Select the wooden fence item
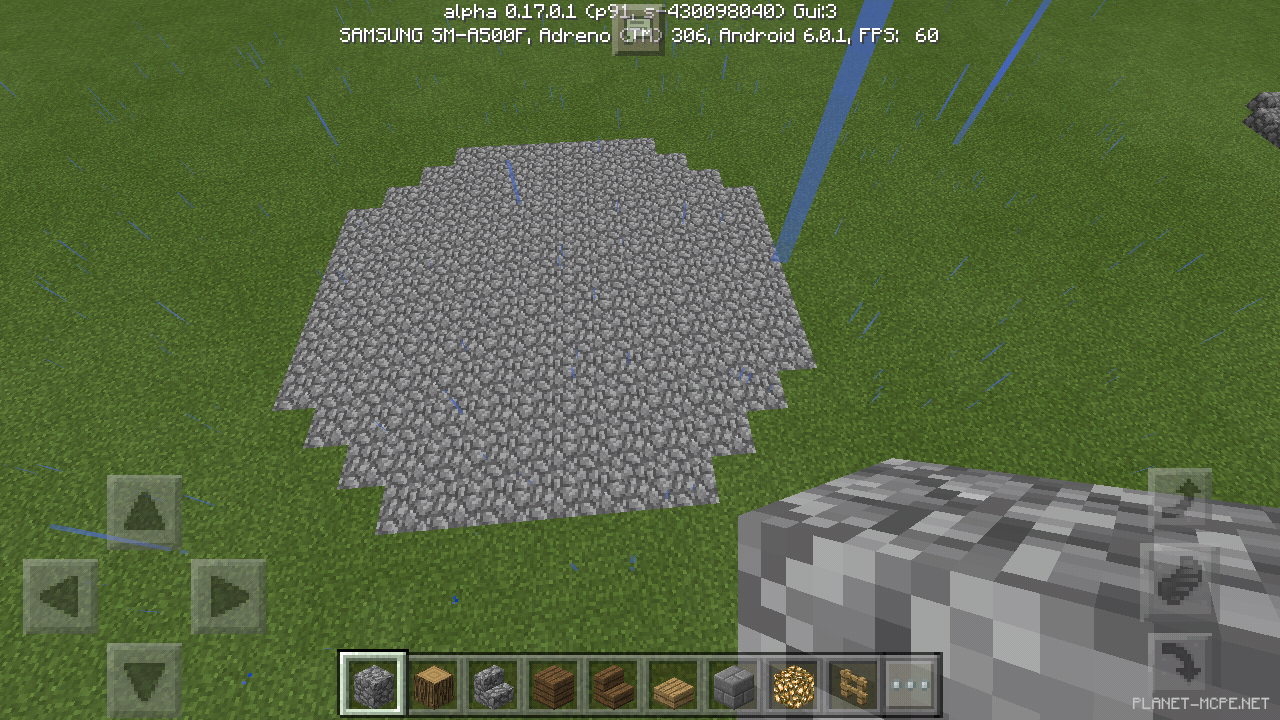 coord(852,683)
